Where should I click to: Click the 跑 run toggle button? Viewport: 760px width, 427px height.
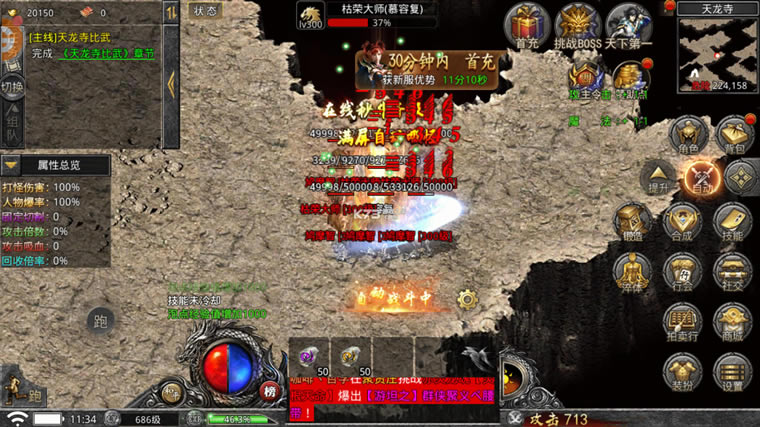pyautogui.click(x=99, y=321)
